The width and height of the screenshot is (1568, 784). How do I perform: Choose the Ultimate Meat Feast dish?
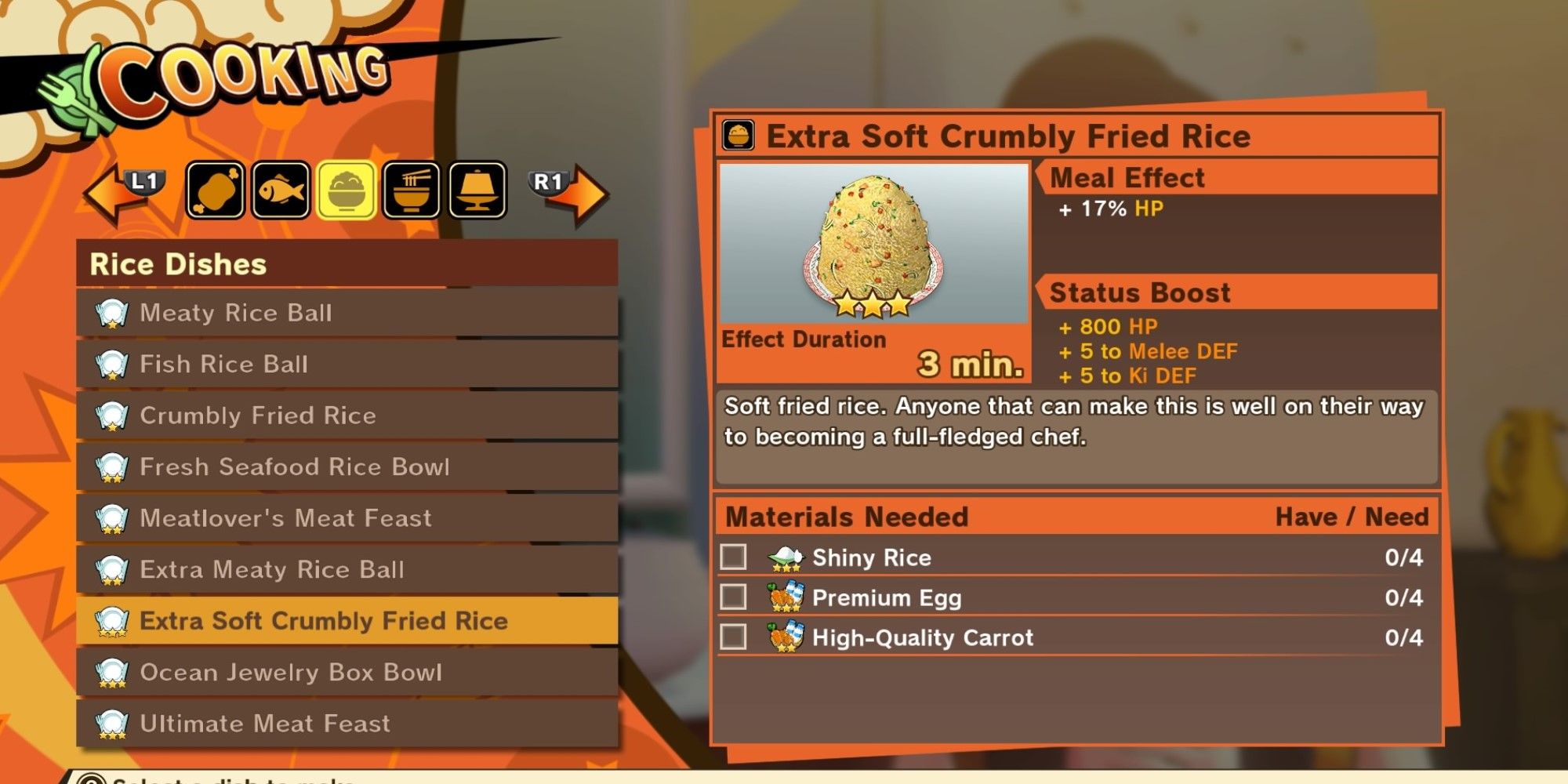[347, 723]
